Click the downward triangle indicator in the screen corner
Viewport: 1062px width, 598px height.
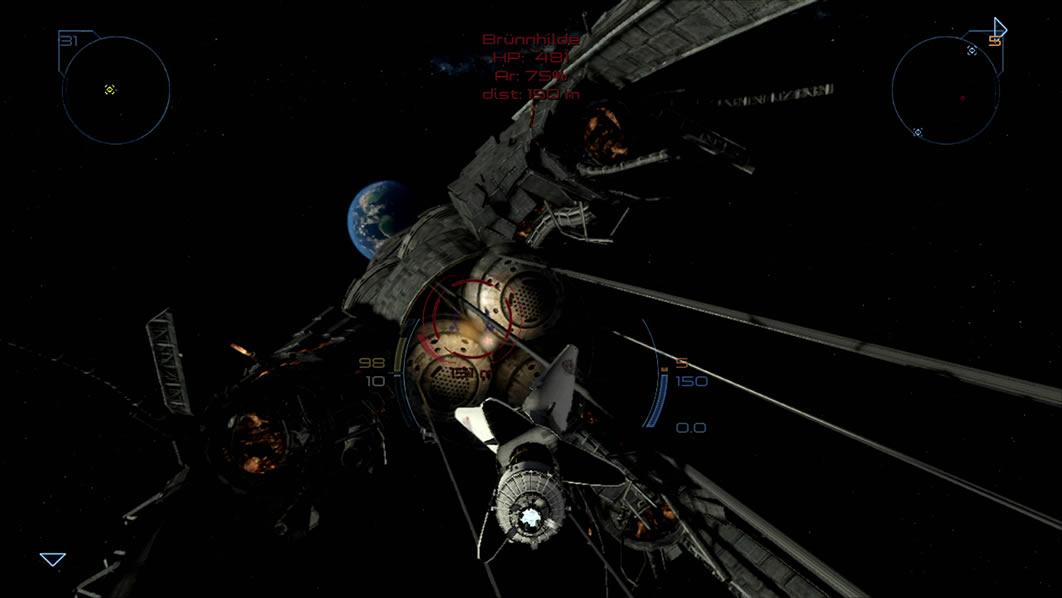pyautogui.click(x=52, y=559)
